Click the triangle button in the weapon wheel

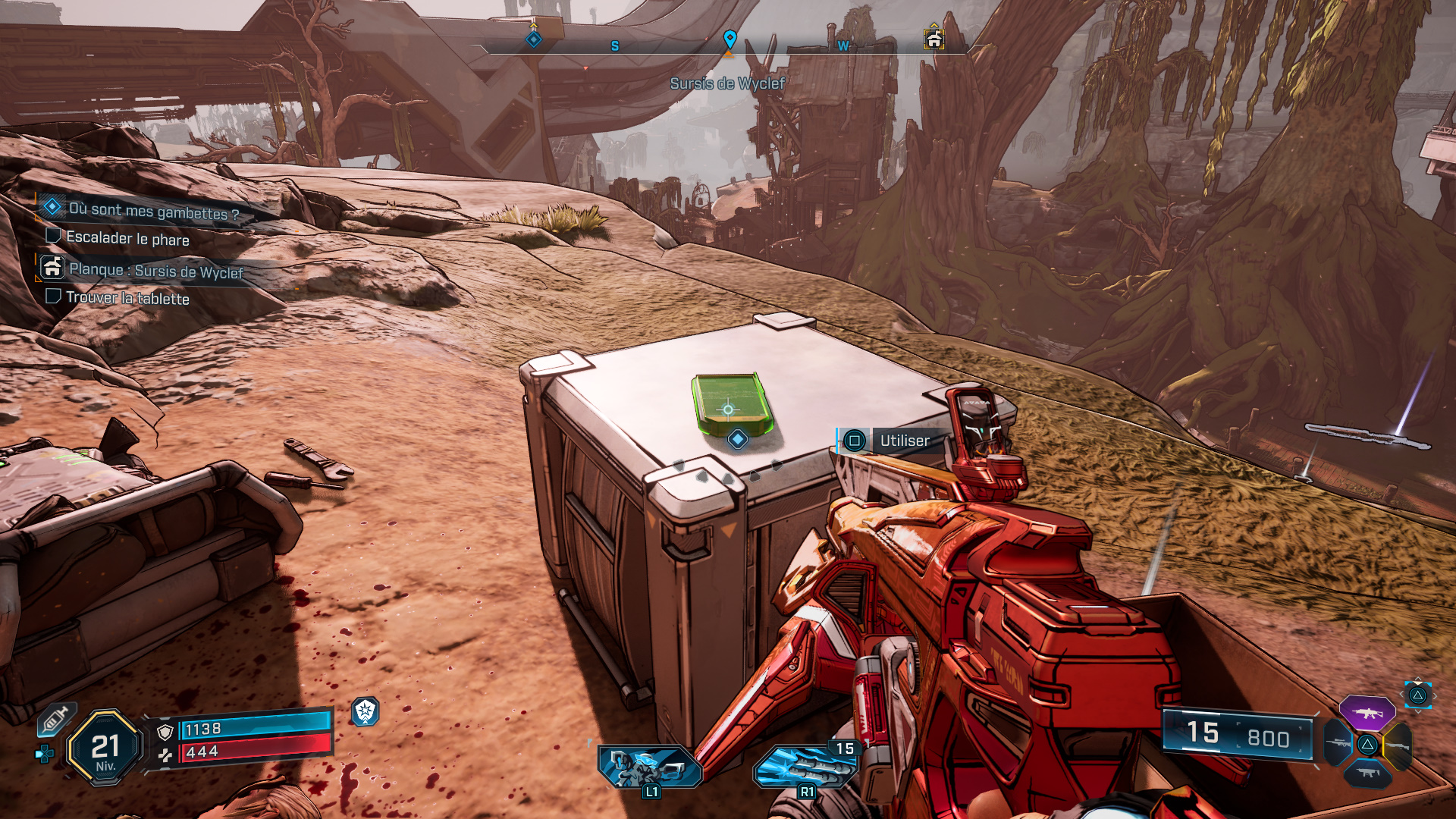point(1367,744)
